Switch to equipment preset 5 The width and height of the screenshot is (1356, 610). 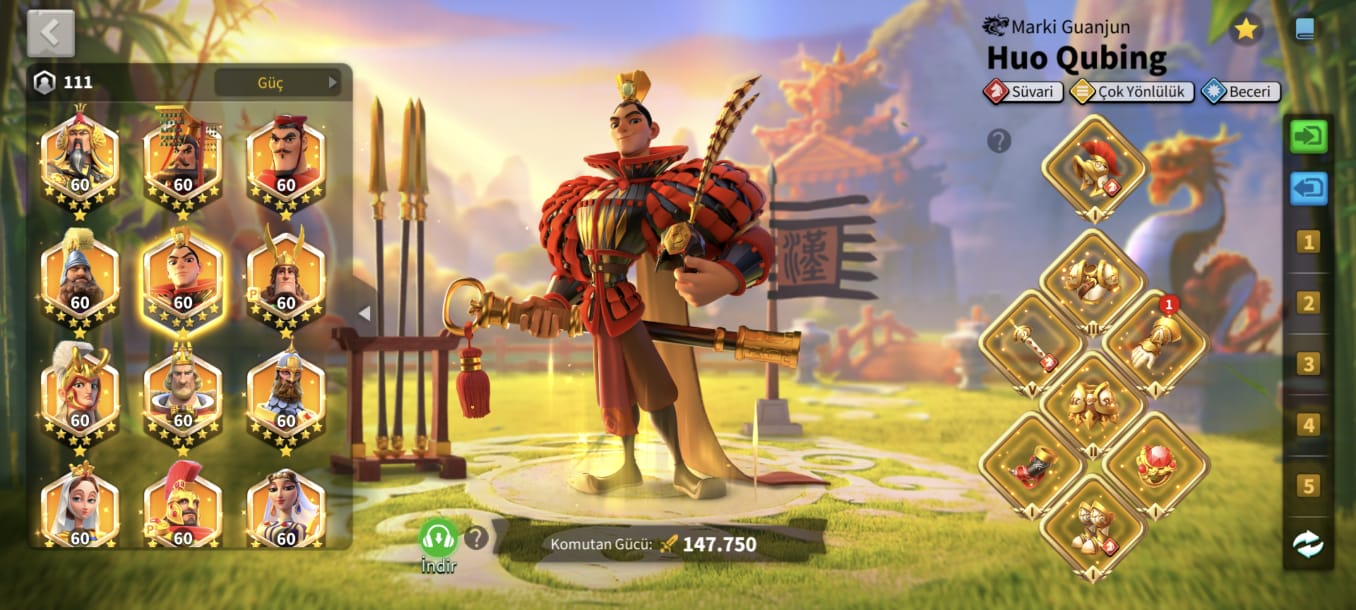tap(1308, 486)
